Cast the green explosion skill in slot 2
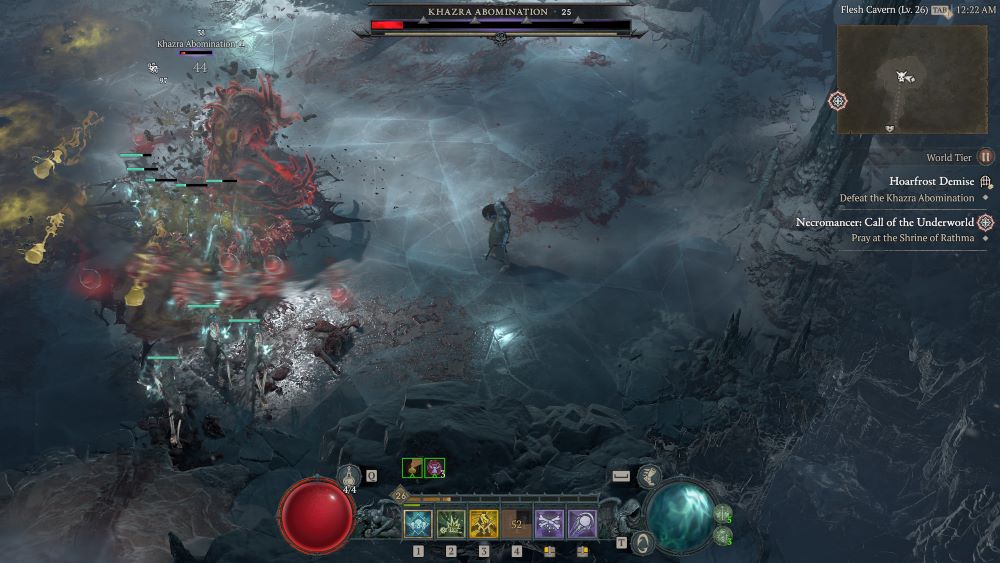1000x563 pixels. (451, 523)
